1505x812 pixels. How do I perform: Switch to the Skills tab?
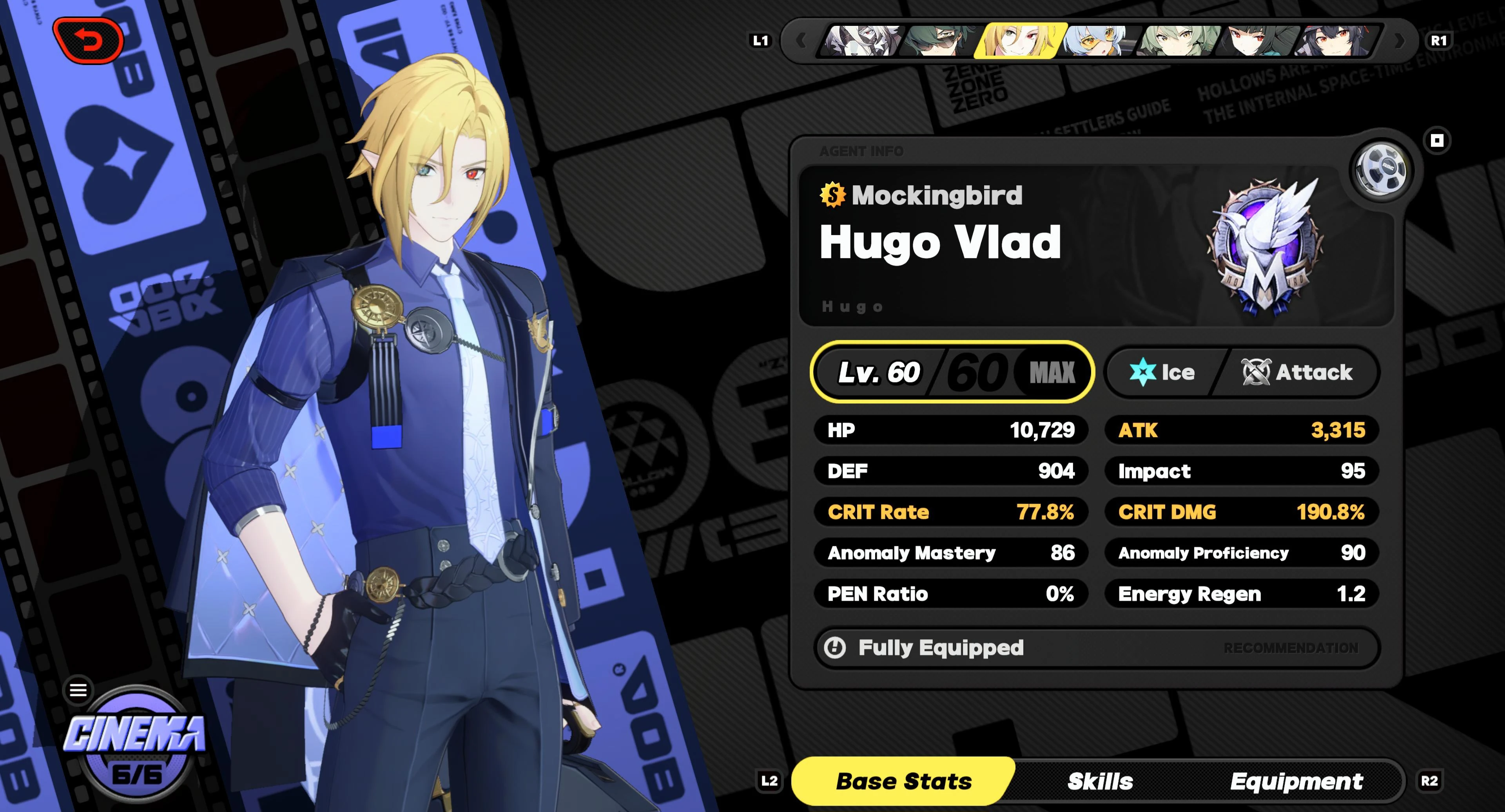tap(1099, 781)
